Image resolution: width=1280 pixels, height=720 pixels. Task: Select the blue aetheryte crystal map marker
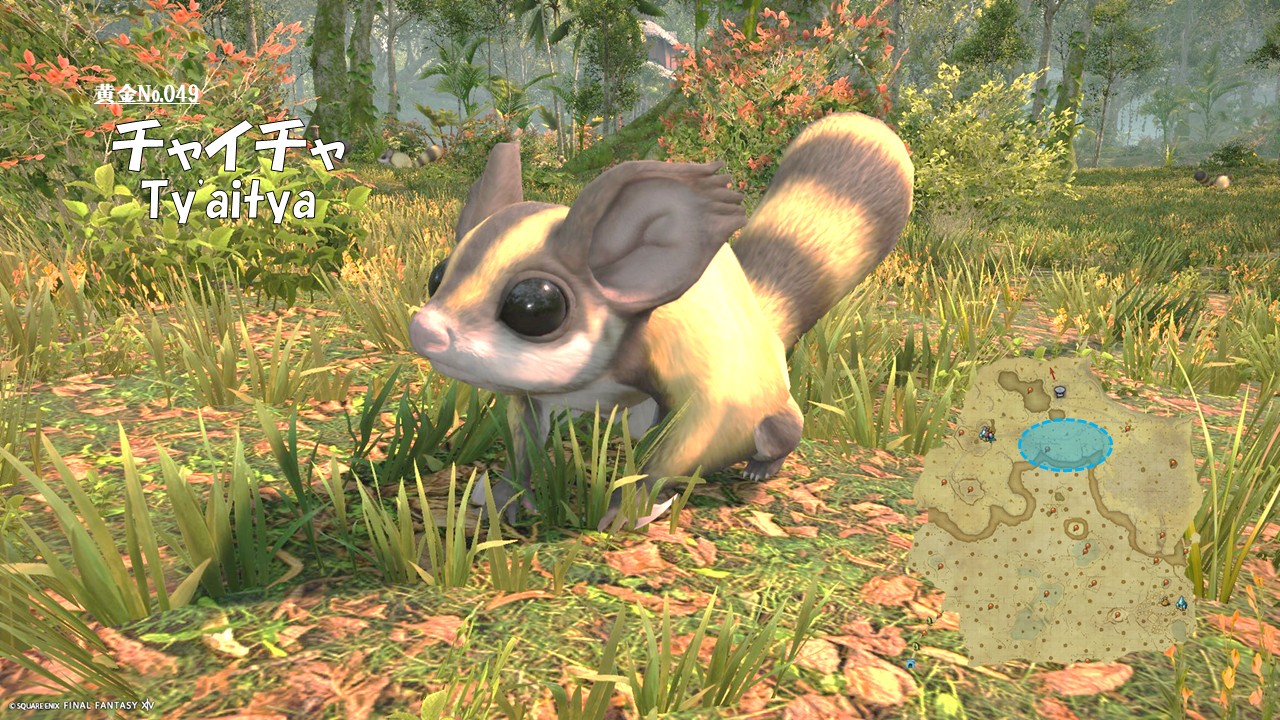tap(1181, 603)
